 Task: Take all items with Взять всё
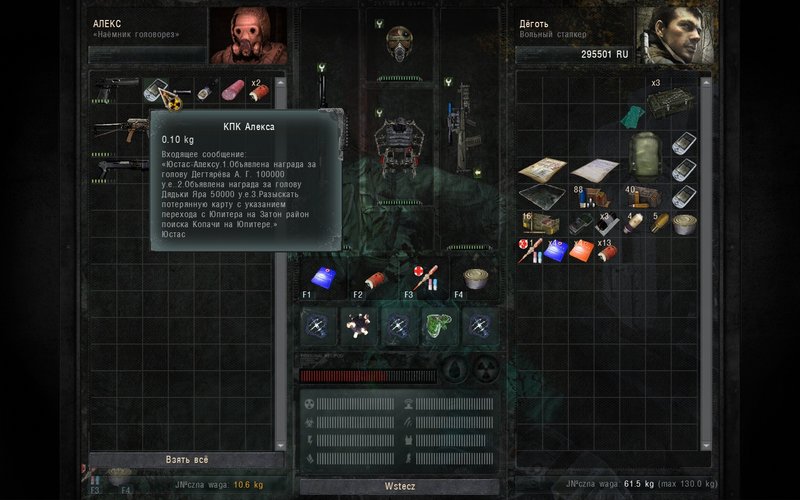[x=187, y=460]
